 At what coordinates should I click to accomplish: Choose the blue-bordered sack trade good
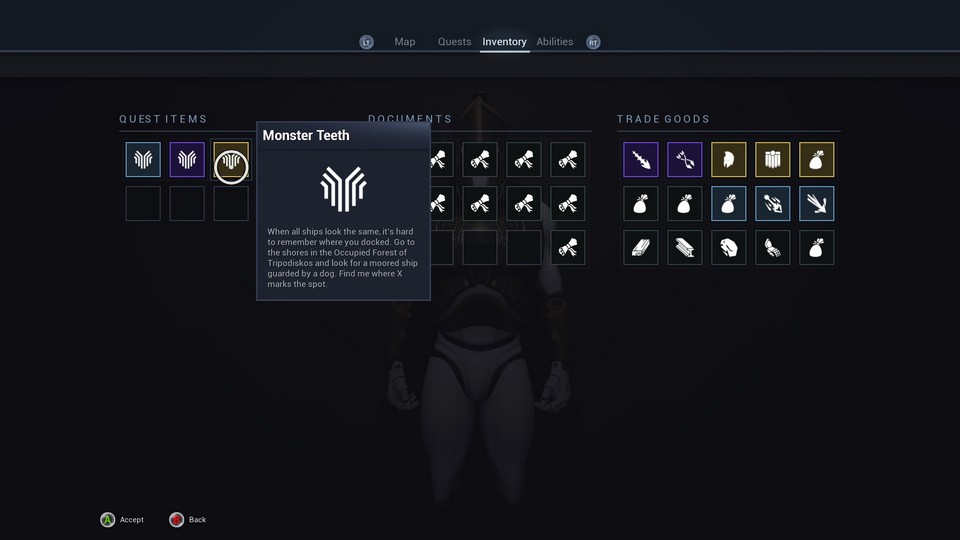[x=729, y=204]
